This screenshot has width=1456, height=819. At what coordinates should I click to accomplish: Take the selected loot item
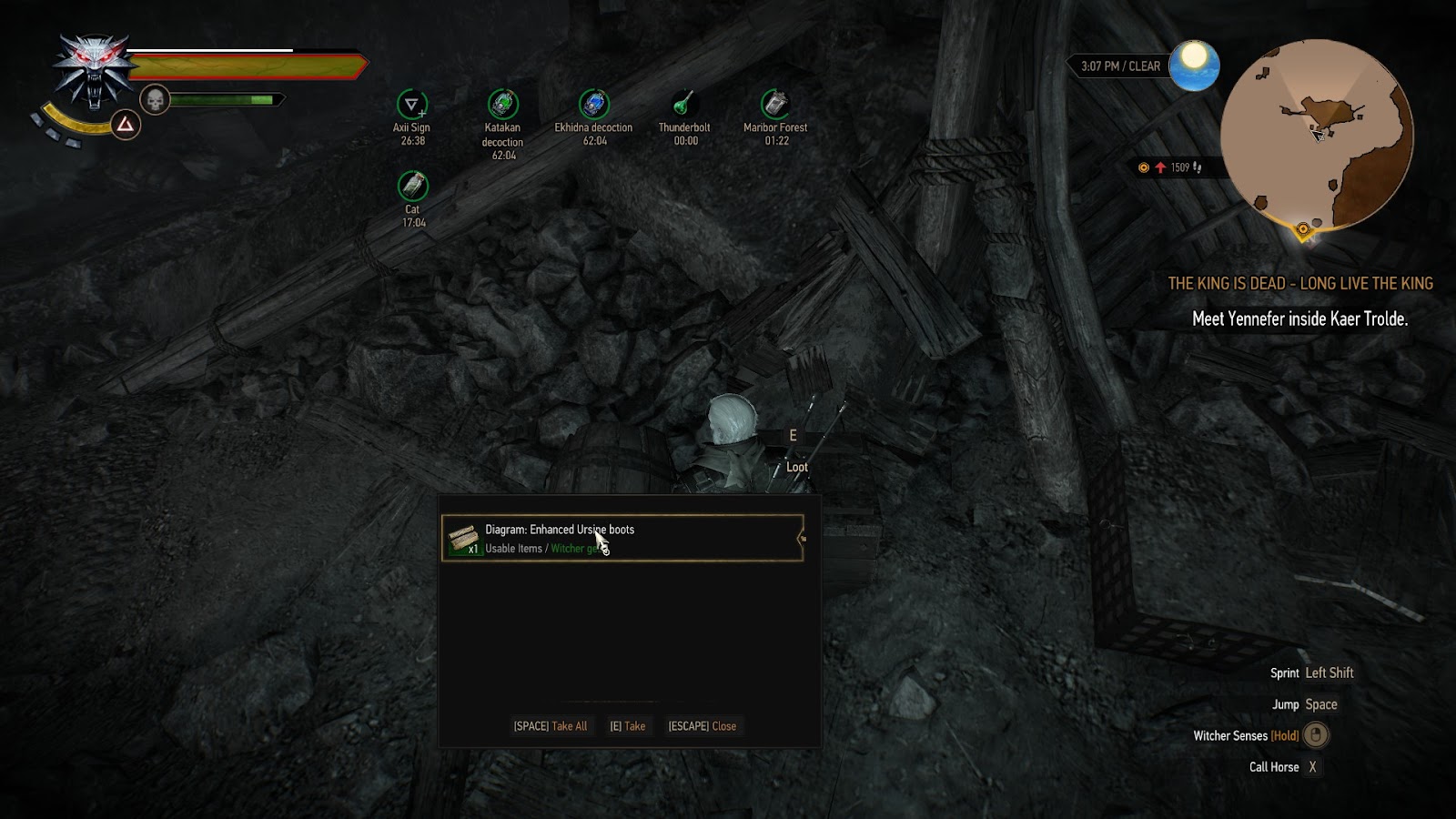point(627,726)
